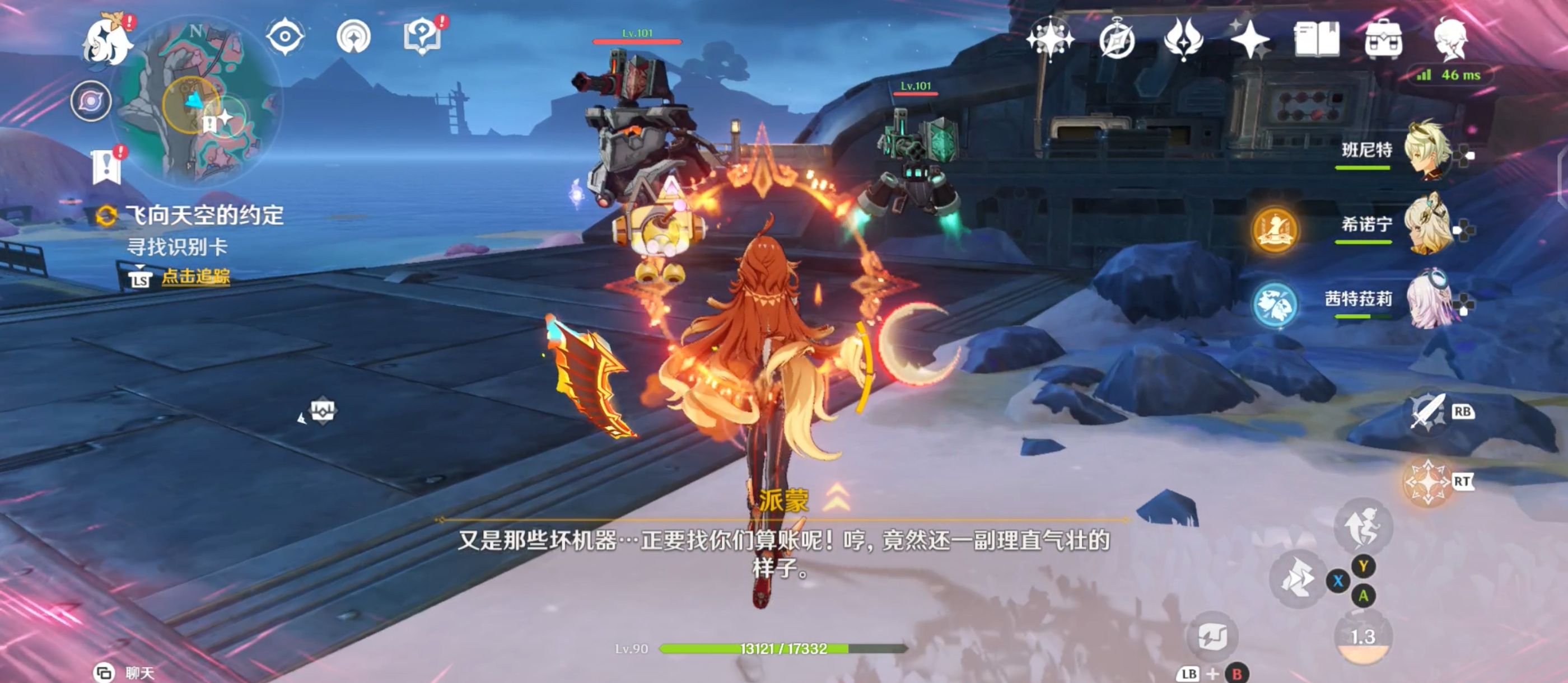Screen dimensions: 1568x683
Task: Open the winged battle pass icon
Action: point(1183,40)
